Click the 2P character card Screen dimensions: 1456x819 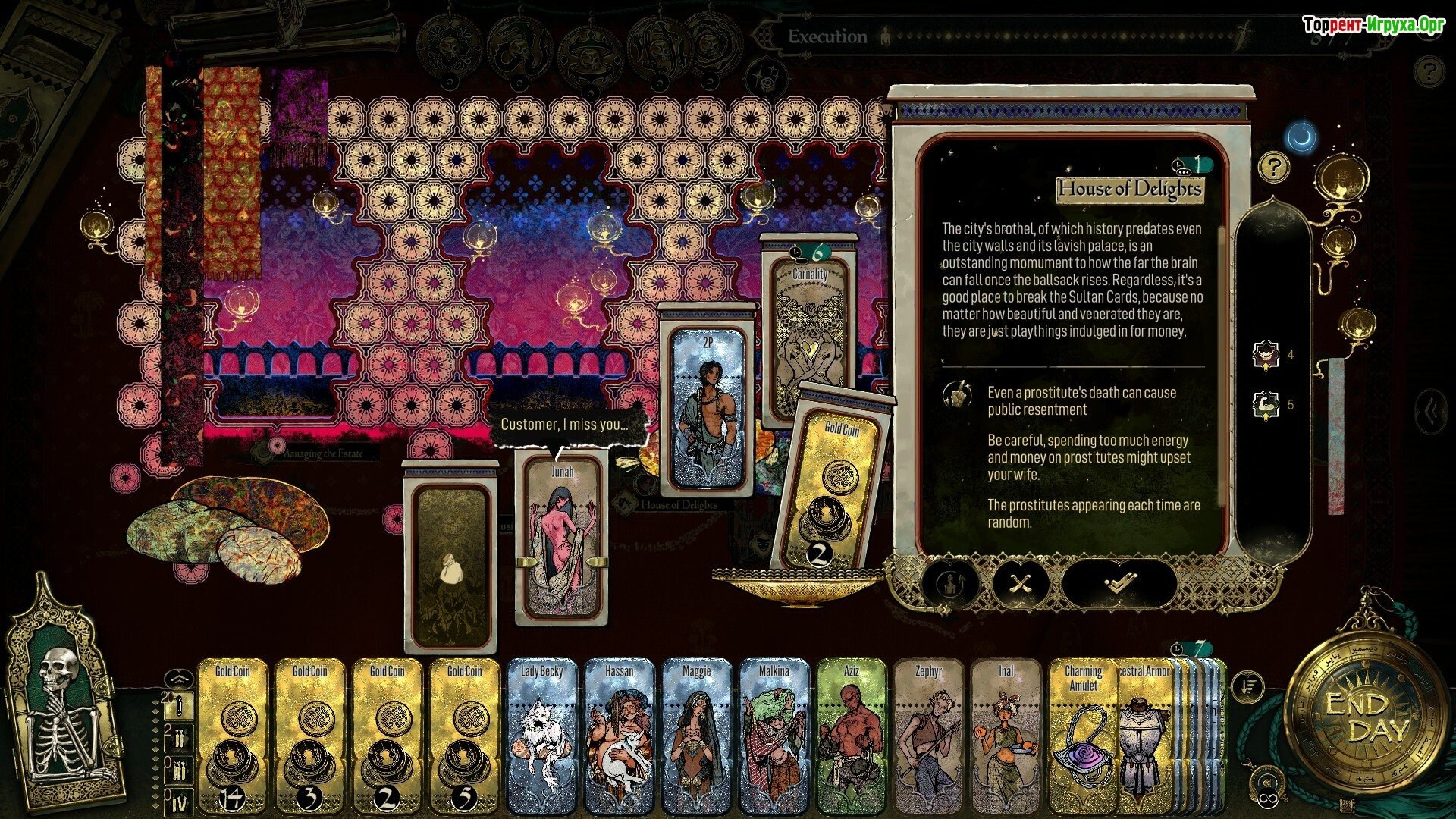click(x=708, y=409)
